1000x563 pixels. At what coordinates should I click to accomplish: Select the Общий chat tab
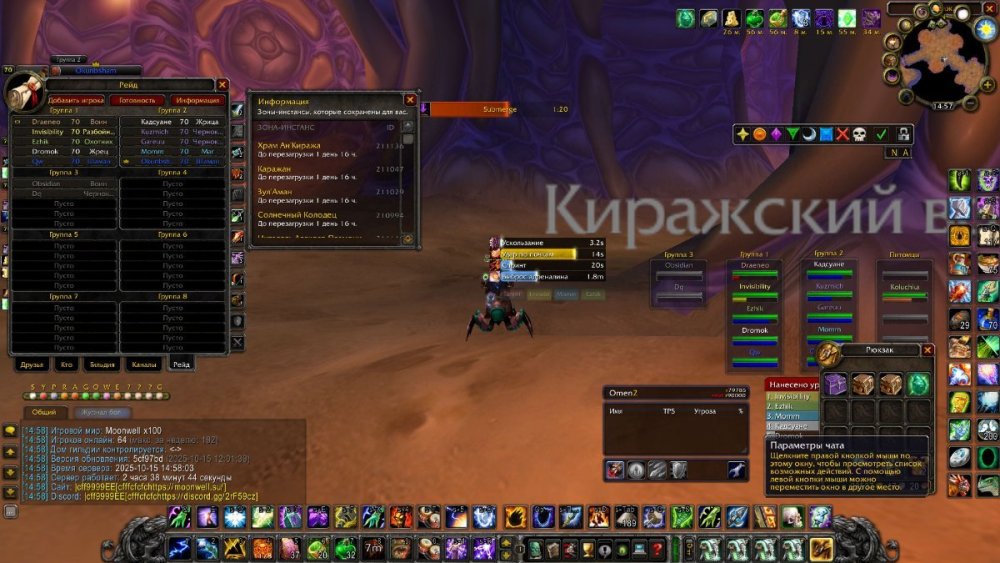tap(44, 412)
